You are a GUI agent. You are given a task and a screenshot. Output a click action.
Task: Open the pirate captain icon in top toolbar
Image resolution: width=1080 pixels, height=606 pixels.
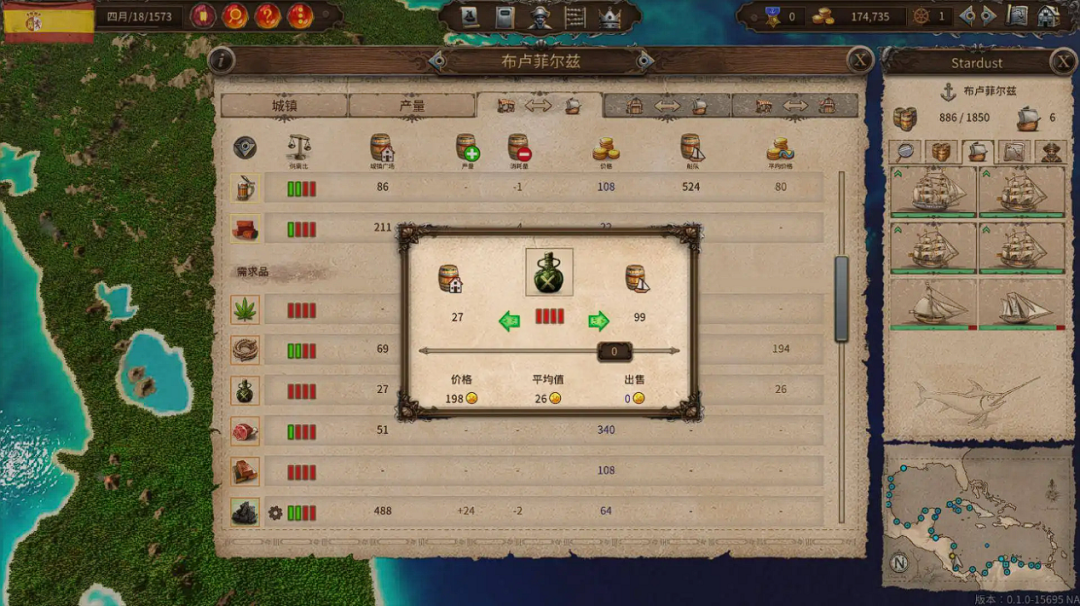tap(540, 17)
